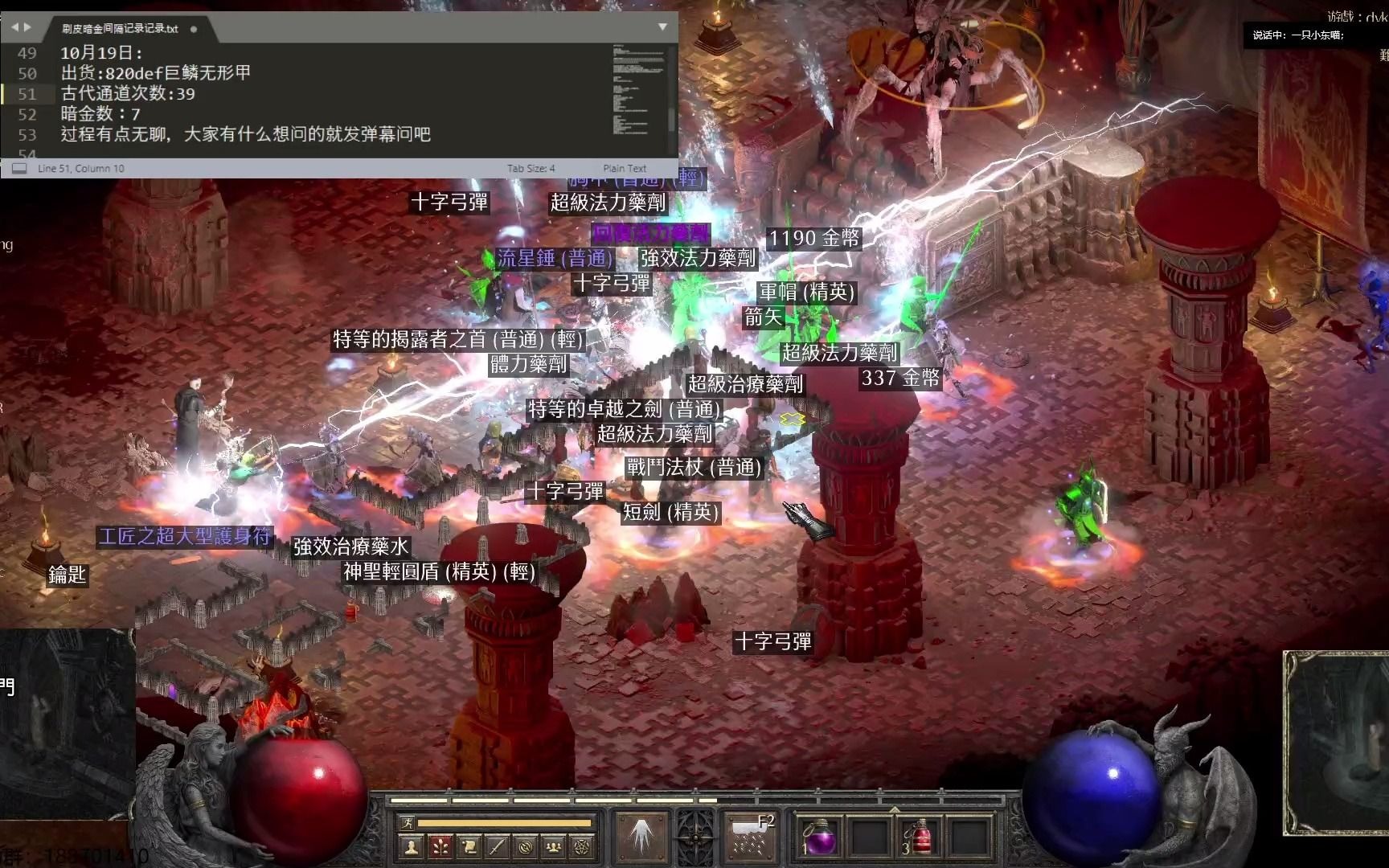The image size is (1389, 868).
Task: Open the Plain Text syntax selector
Action: click(625, 168)
